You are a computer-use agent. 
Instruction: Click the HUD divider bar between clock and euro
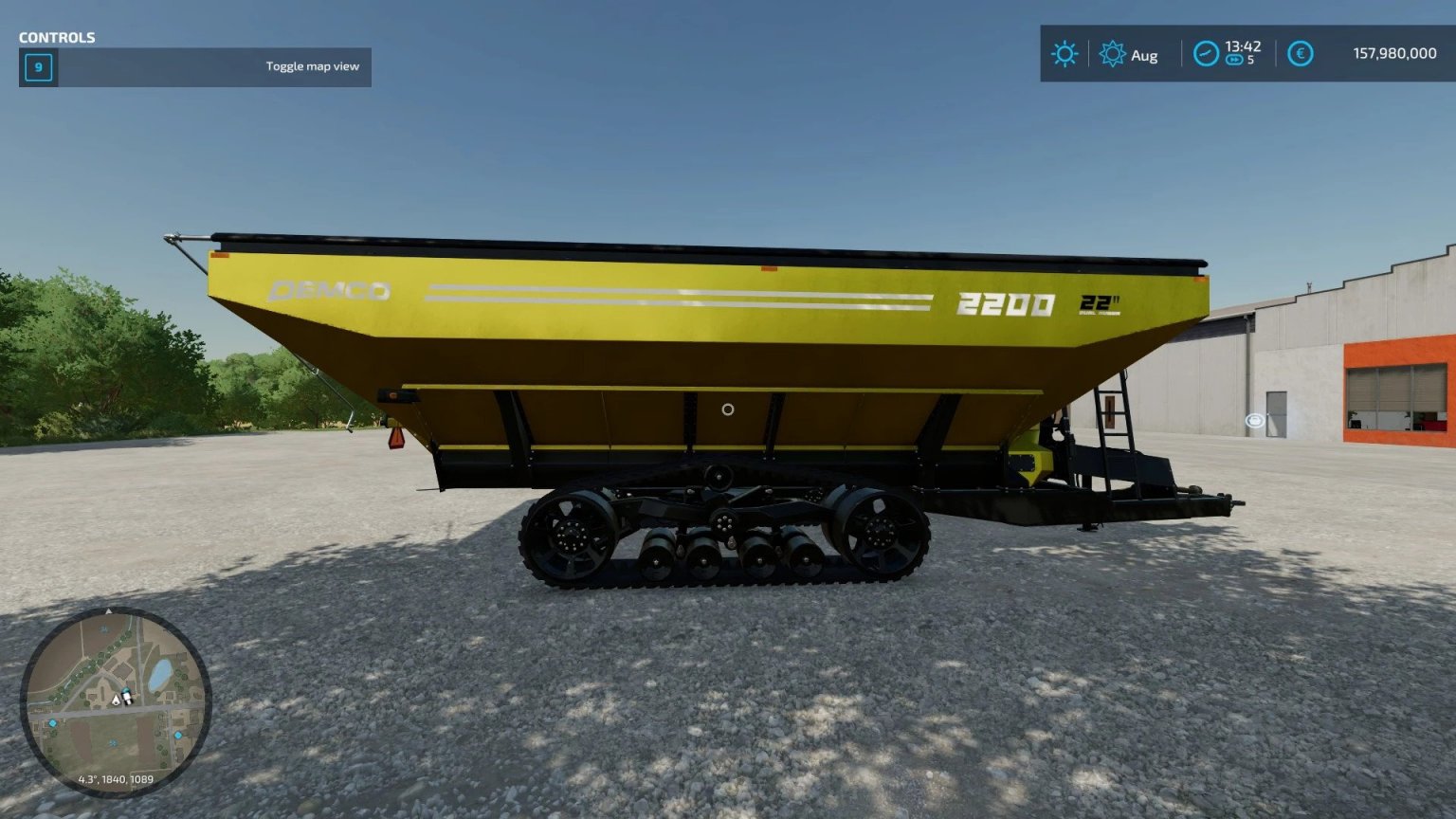tap(1275, 52)
